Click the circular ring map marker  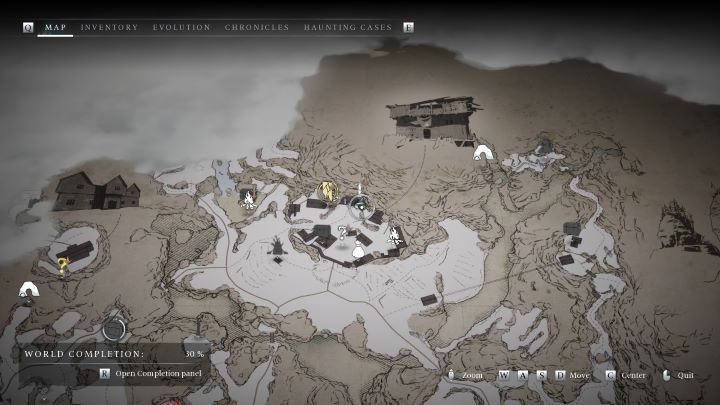[x=114, y=328]
